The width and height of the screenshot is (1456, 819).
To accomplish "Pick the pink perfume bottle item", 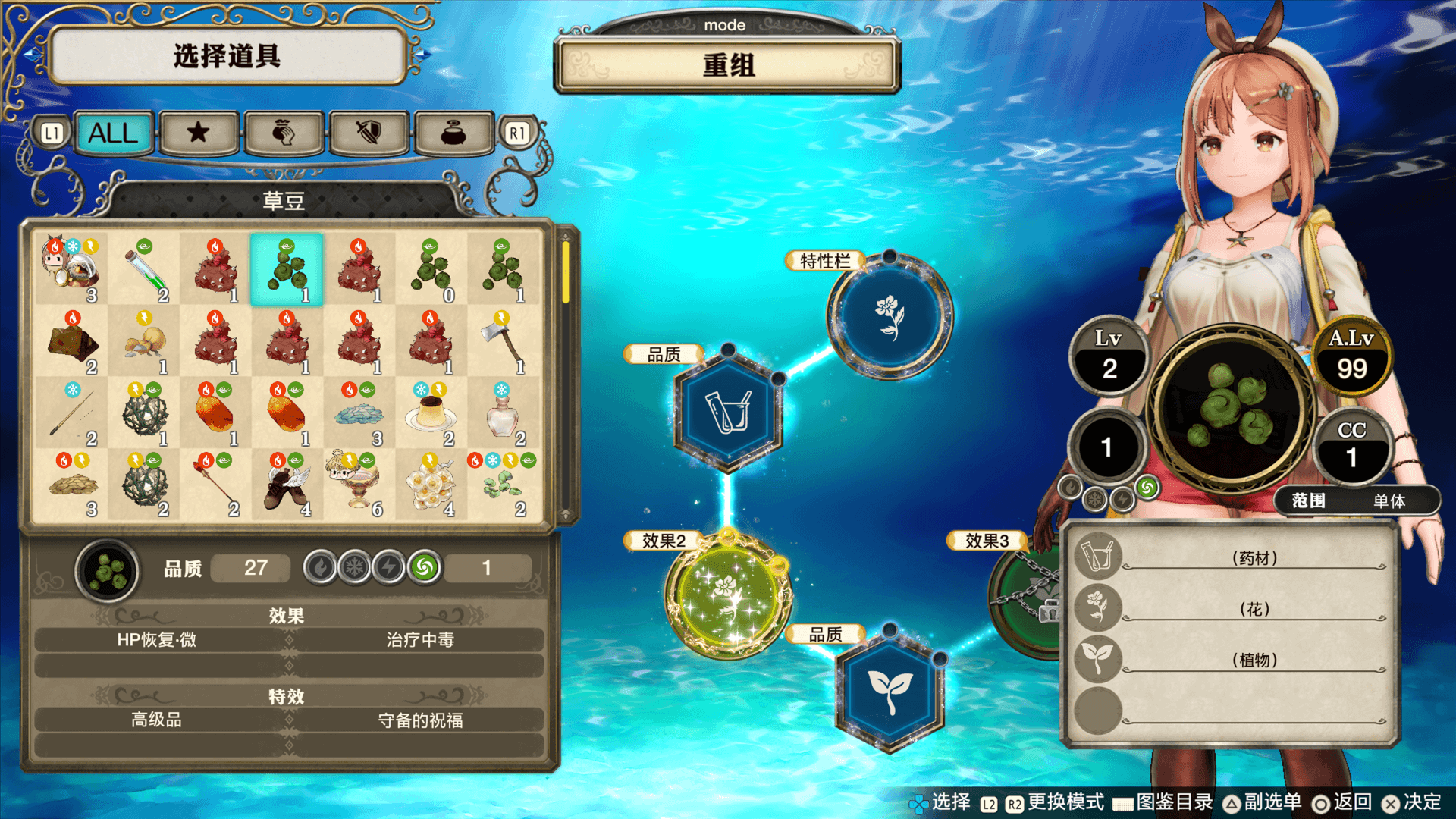I will click(x=503, y=413).
